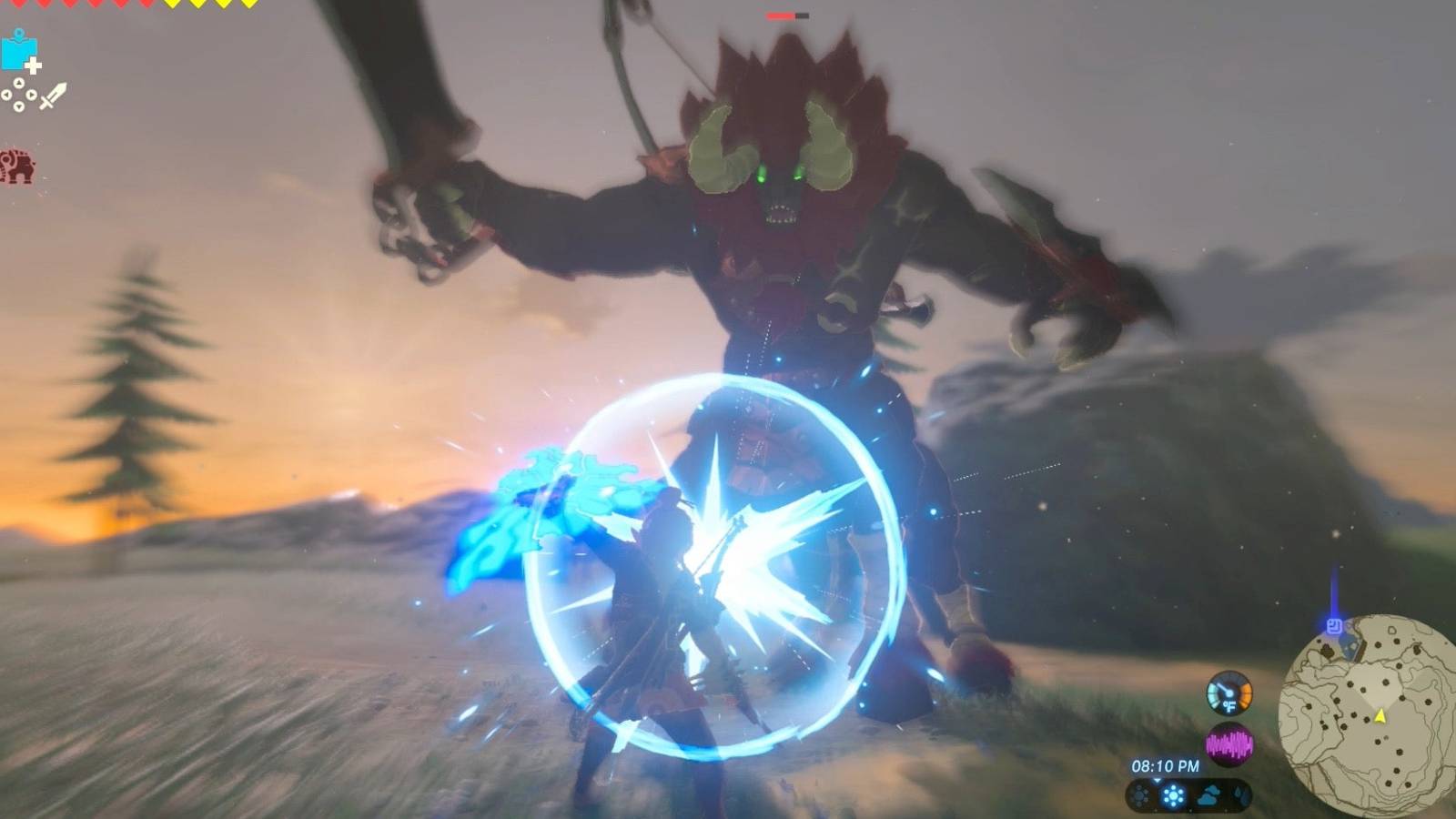Screen dimensions: 1456x819
Task: Click the D-pad quick-select icon
Action: point(19,95)
